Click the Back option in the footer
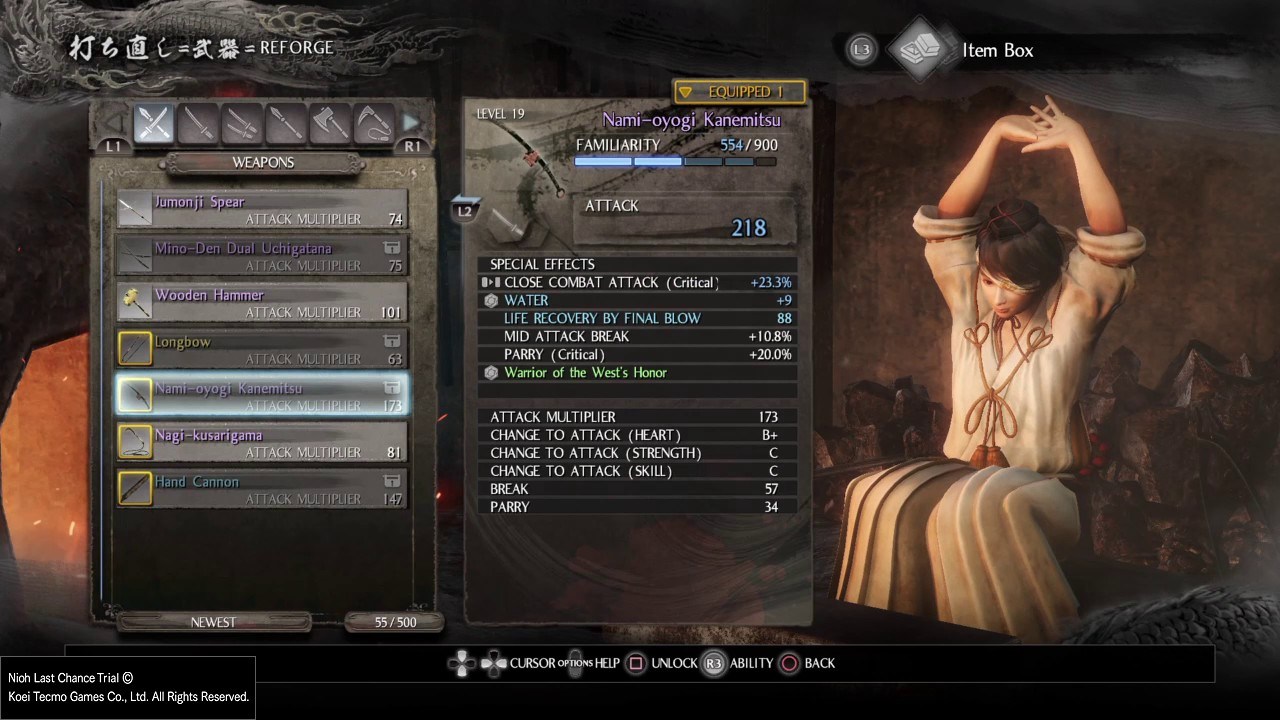The width and height of the screenshot is (1280, 720). pos(808,663)
